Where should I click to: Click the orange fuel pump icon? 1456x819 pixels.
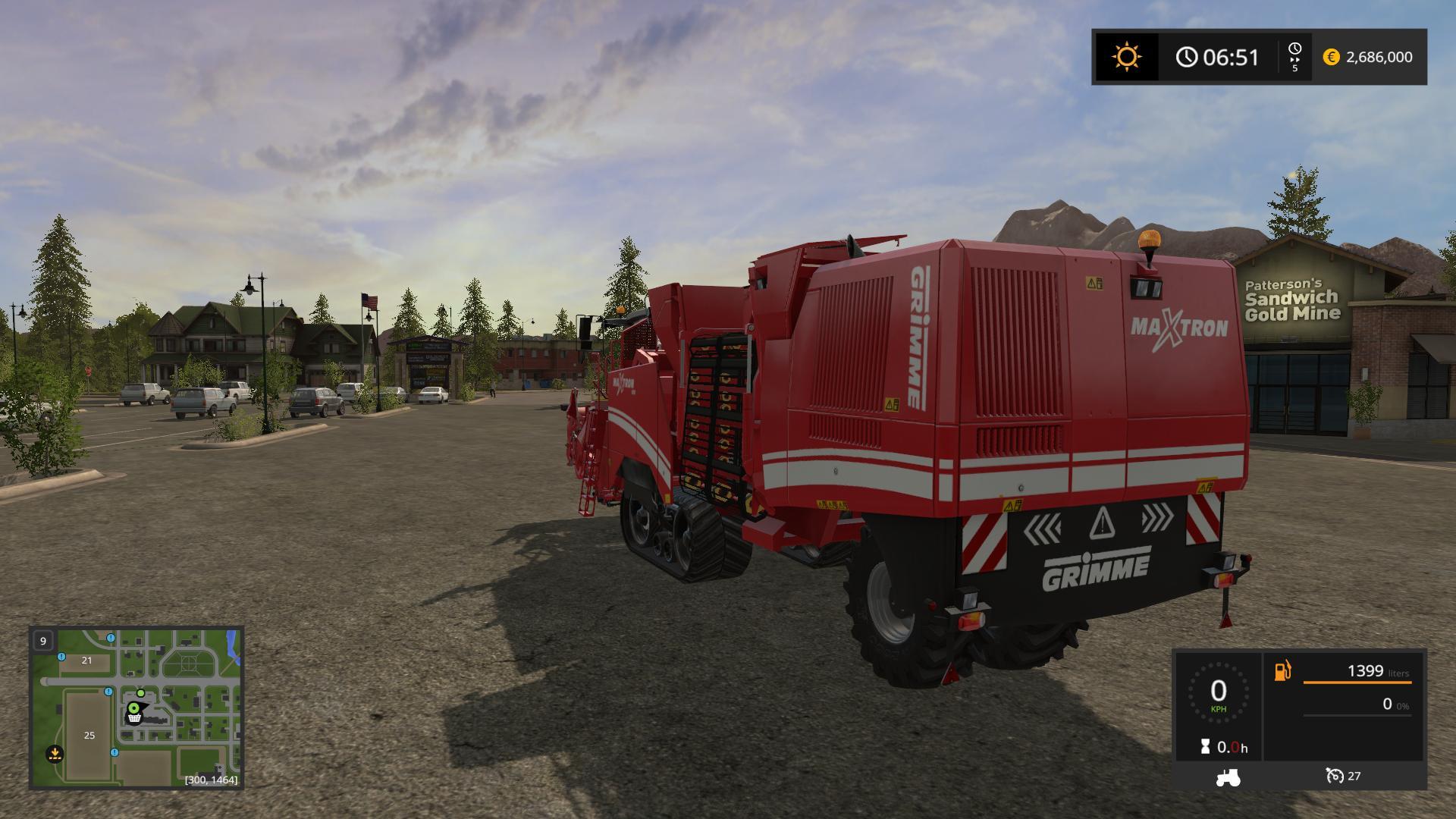tap(1282, 671)
